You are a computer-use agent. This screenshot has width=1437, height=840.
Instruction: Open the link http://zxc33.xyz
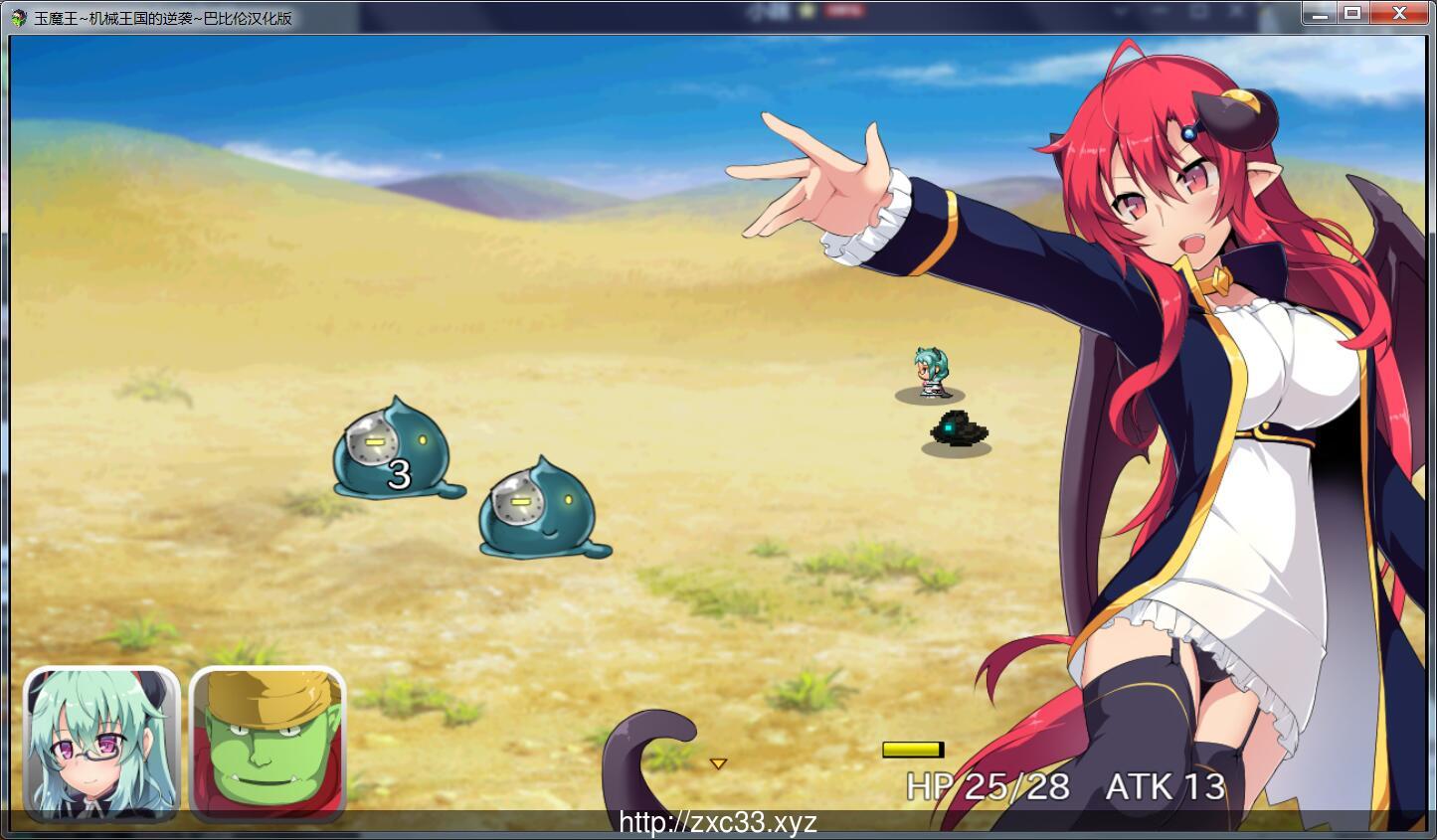pyautogui.click(x=718, y=822)
